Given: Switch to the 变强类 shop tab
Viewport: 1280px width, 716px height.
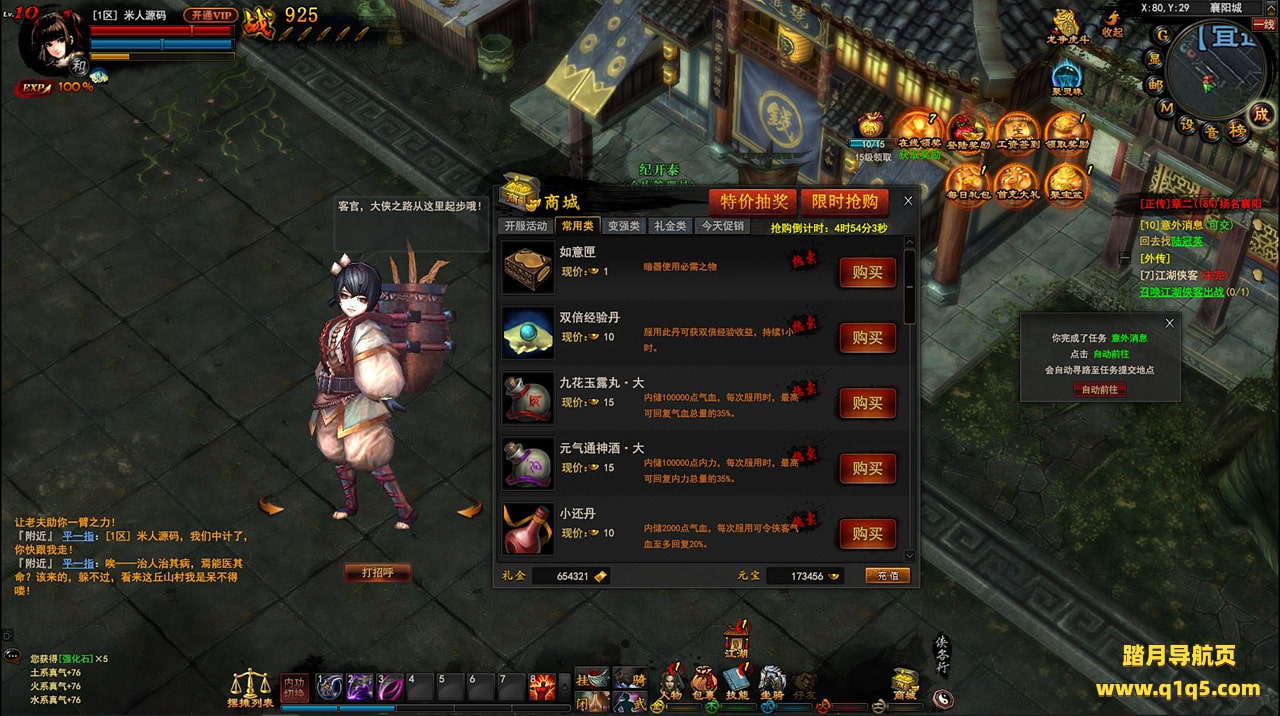Looking at the screenshot, I should tap(624, 226).
